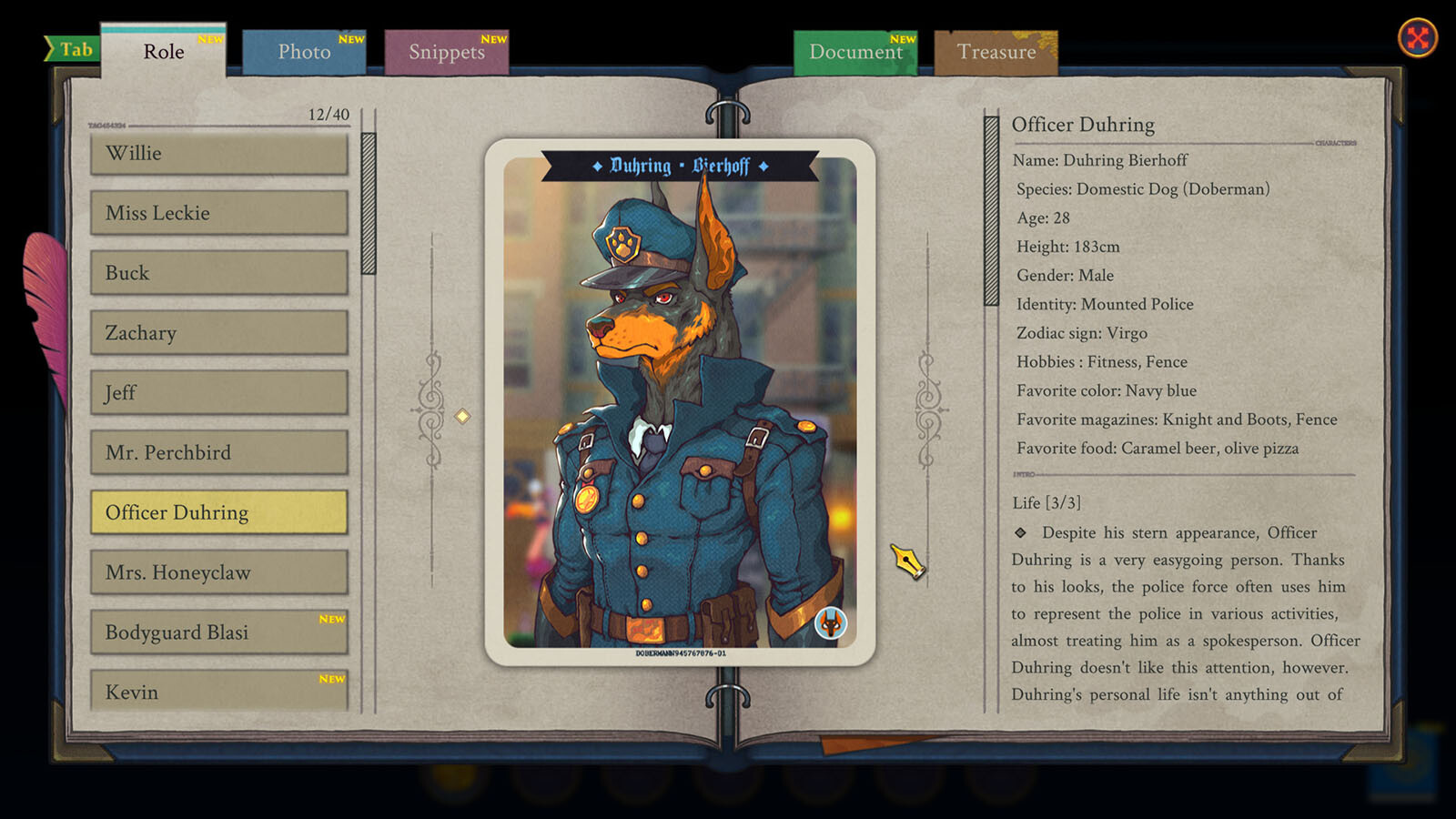
Task: Open the Snippets tab
Action: click(447, 52)
